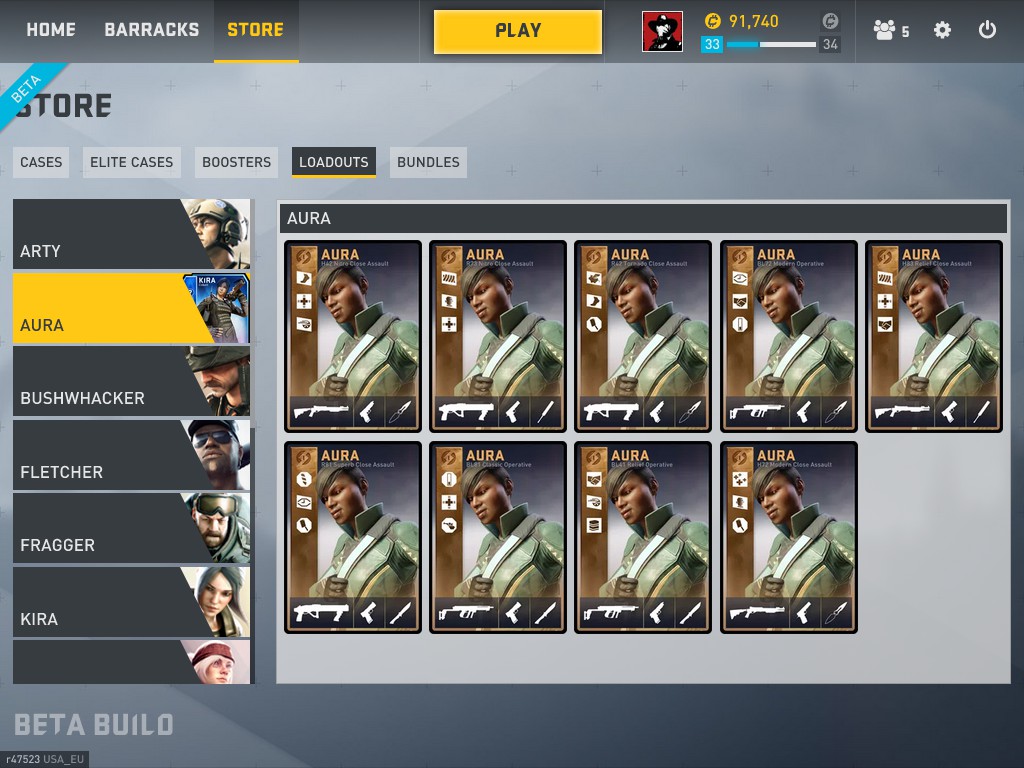Switch to the Elite Cases category
Screen dimensions: 1024x768
pos(131,162)
